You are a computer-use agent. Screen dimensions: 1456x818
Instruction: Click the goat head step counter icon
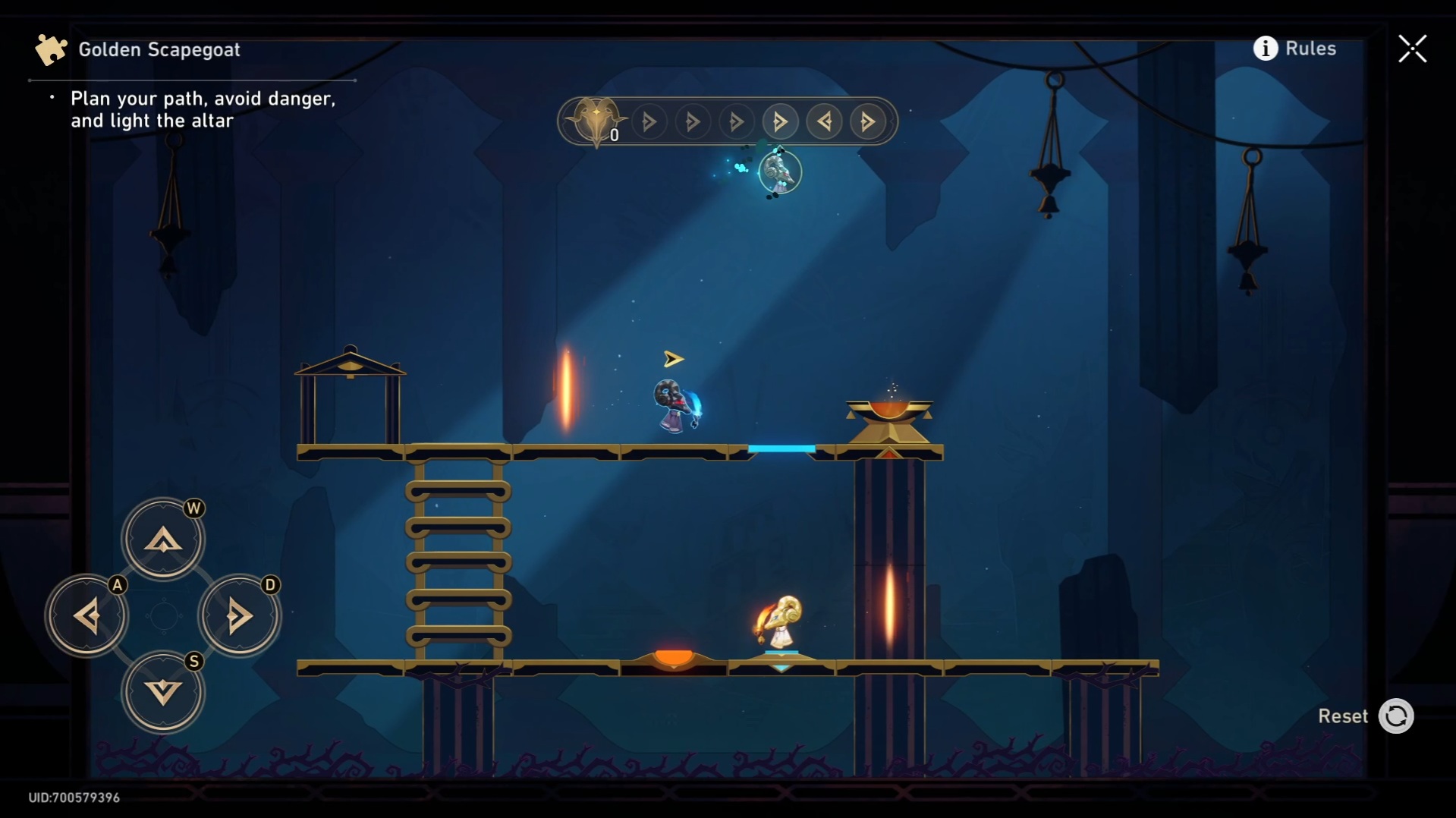pyautogui.click(x=596, y=121)
